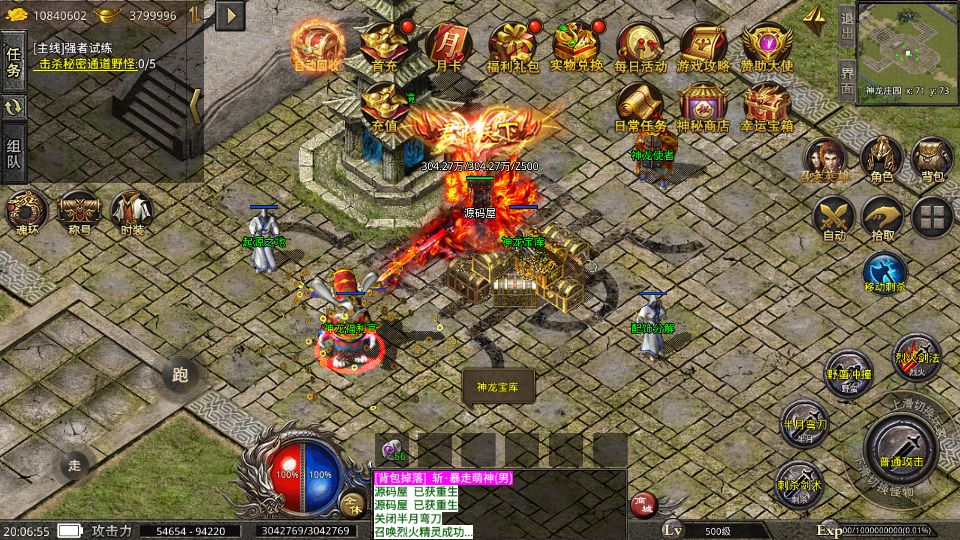This screenshot has width=960, height=540.
Task: Tap the 拾取 pickup hand button
Action: (x=882, y=216)
